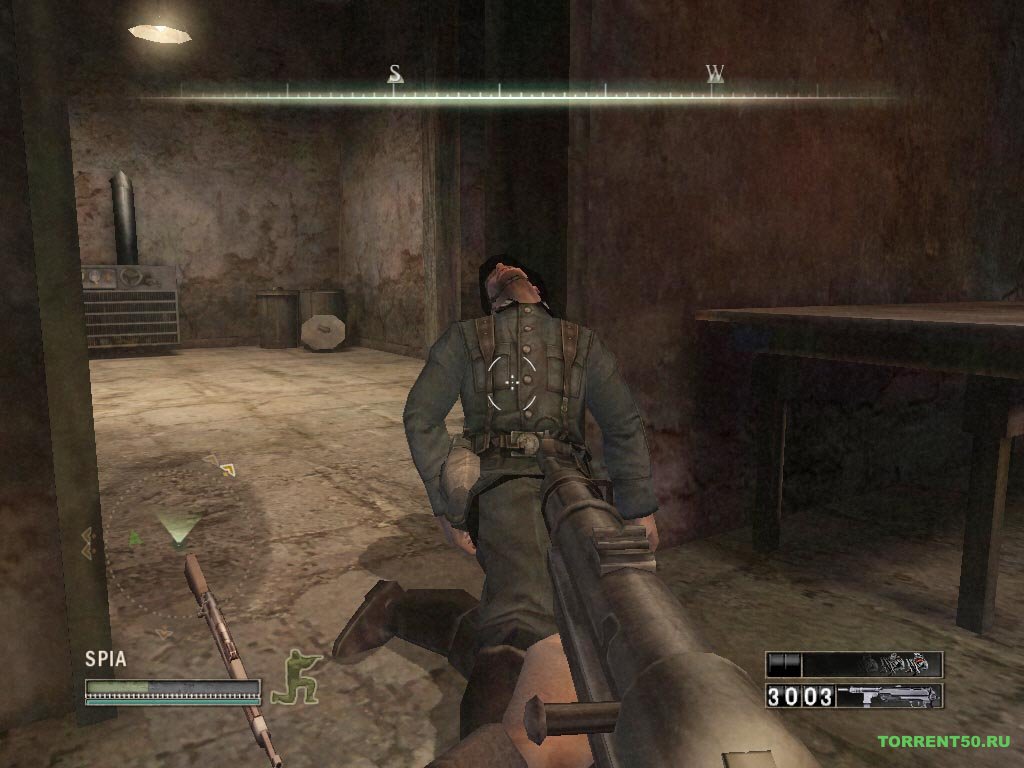The width and height of the screenshot is (1024, 768).
Task: Click the yellow arrow marker on radar
Action: click(x=227, y=468)
